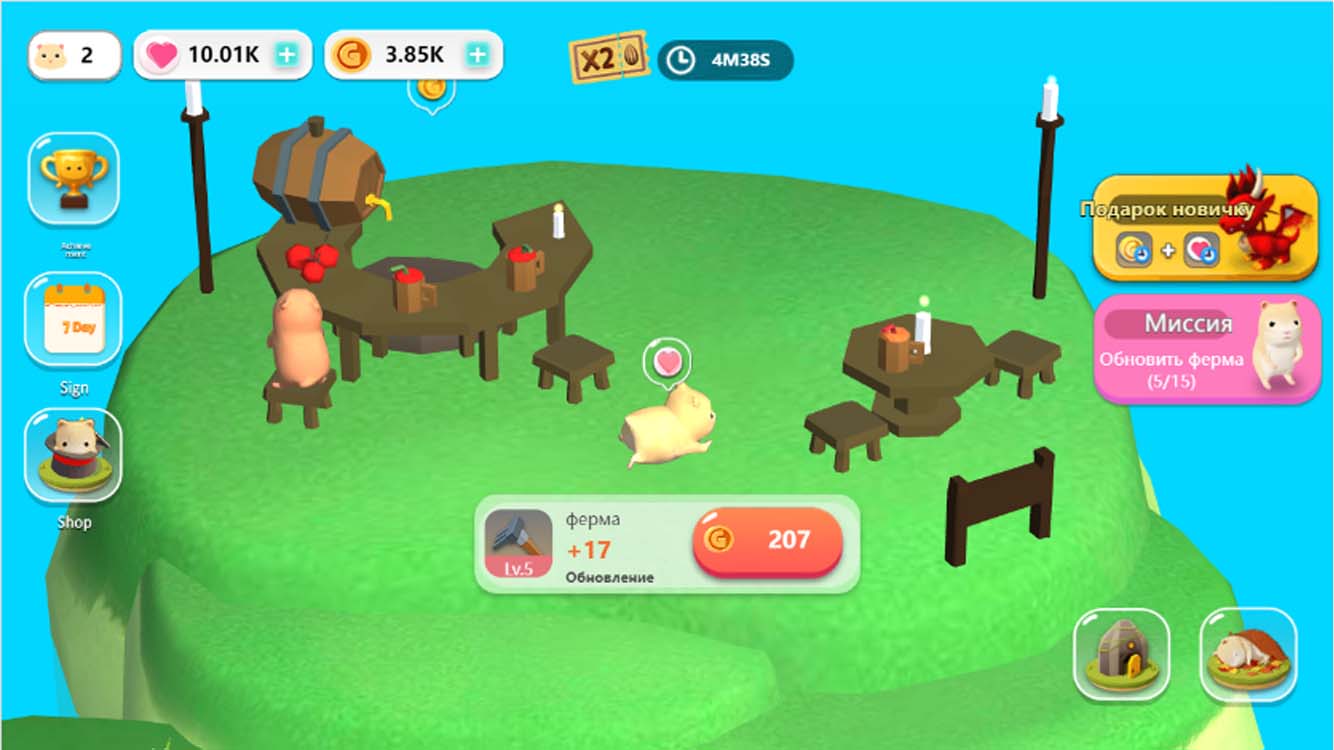Click the heart currency icon

click(x=162, y=55)
